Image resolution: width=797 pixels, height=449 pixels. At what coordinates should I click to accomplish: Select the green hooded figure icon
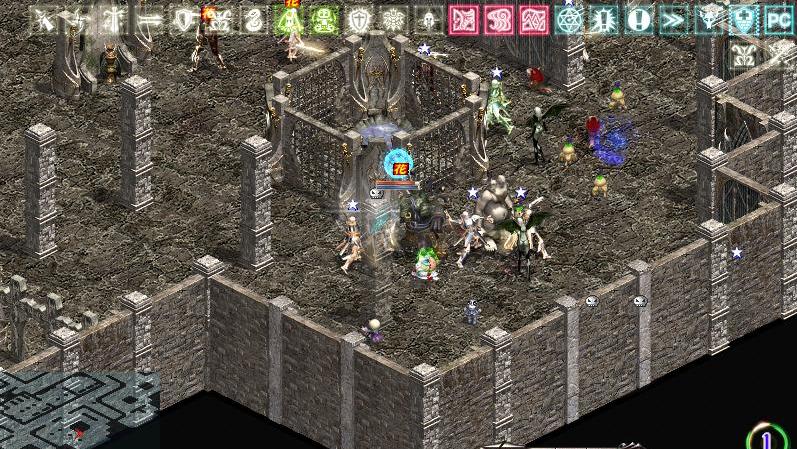(x=289, y=20)
